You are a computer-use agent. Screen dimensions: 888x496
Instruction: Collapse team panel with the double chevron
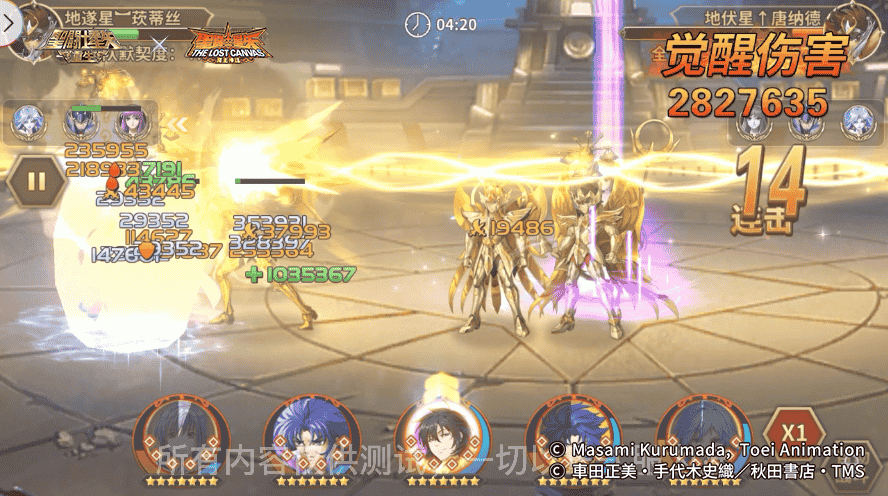coord(177,125)
